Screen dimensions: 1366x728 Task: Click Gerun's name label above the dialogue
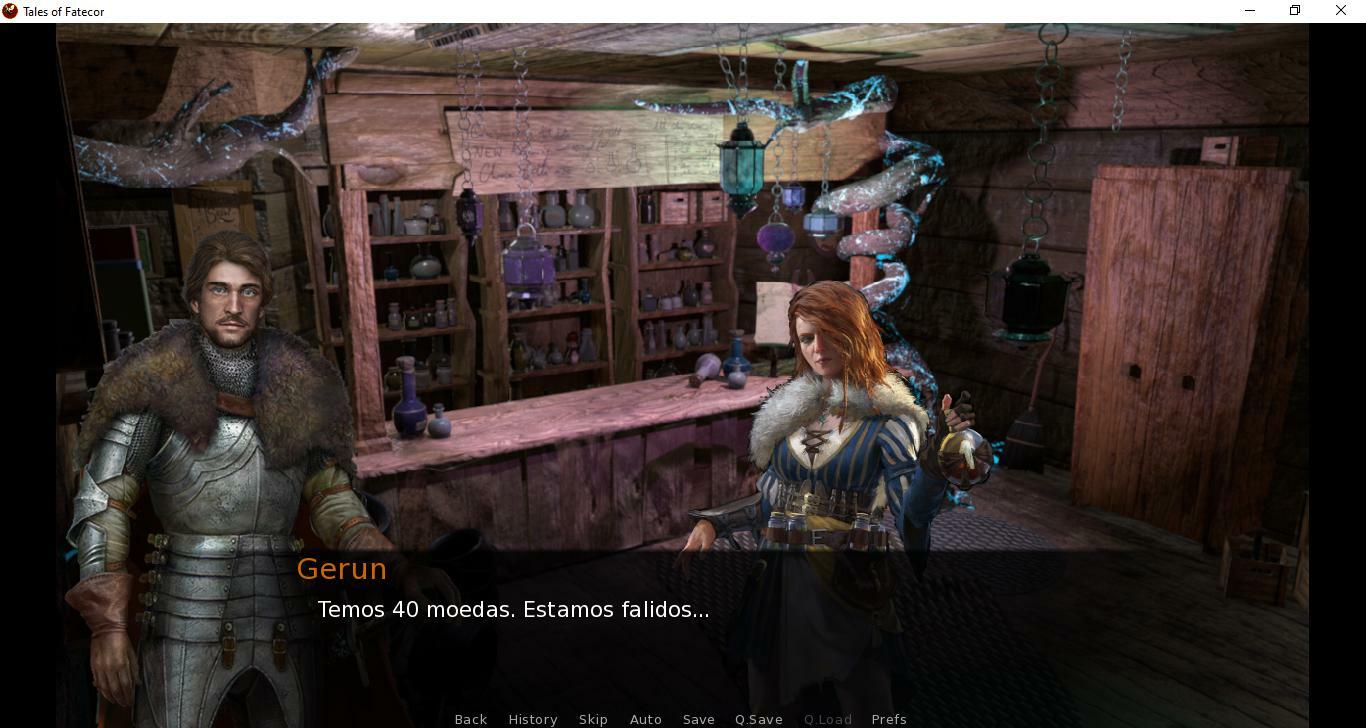tap(341, 569)
